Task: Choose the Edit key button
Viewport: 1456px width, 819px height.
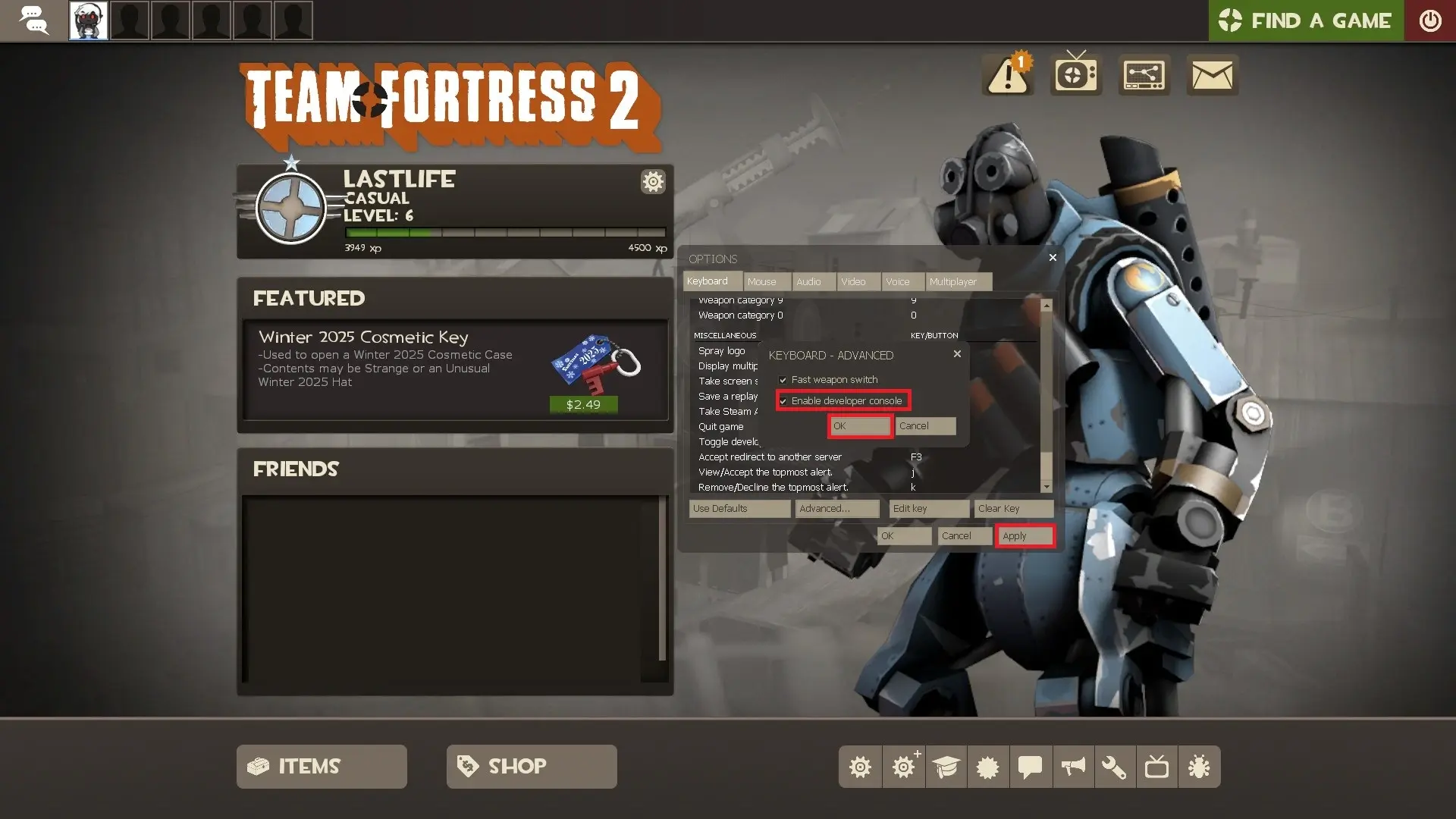Action: pos(928,509)
